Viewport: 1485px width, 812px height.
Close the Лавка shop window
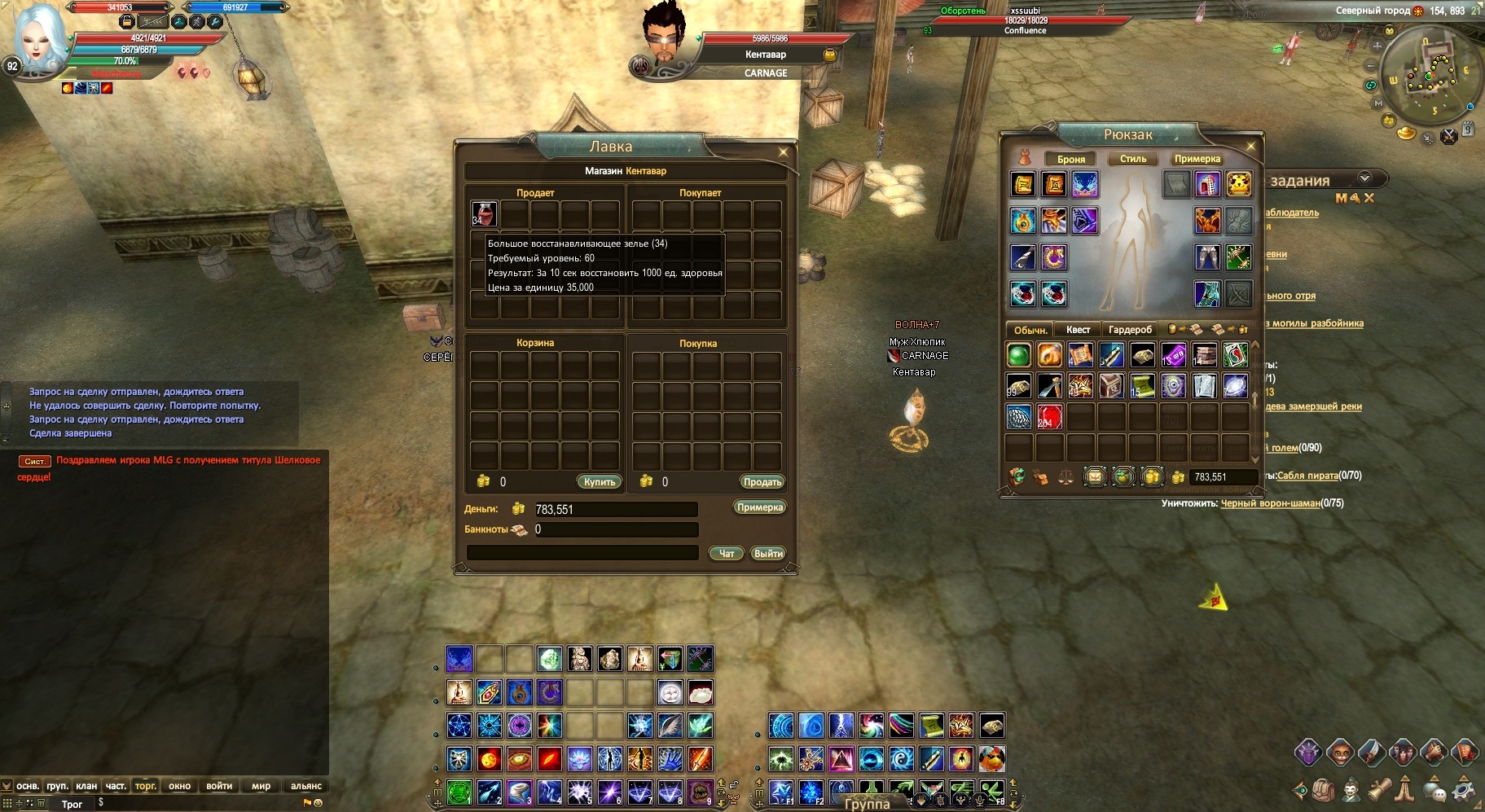pyautogui.click(x=783, y=152)
